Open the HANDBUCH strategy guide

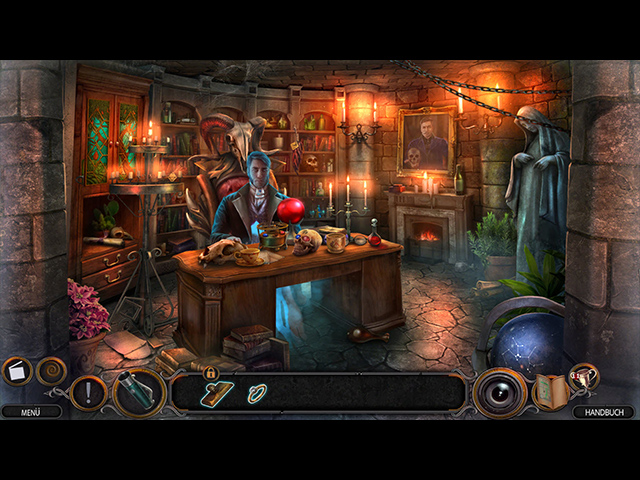pyautogui.click(x=603, y=411)
